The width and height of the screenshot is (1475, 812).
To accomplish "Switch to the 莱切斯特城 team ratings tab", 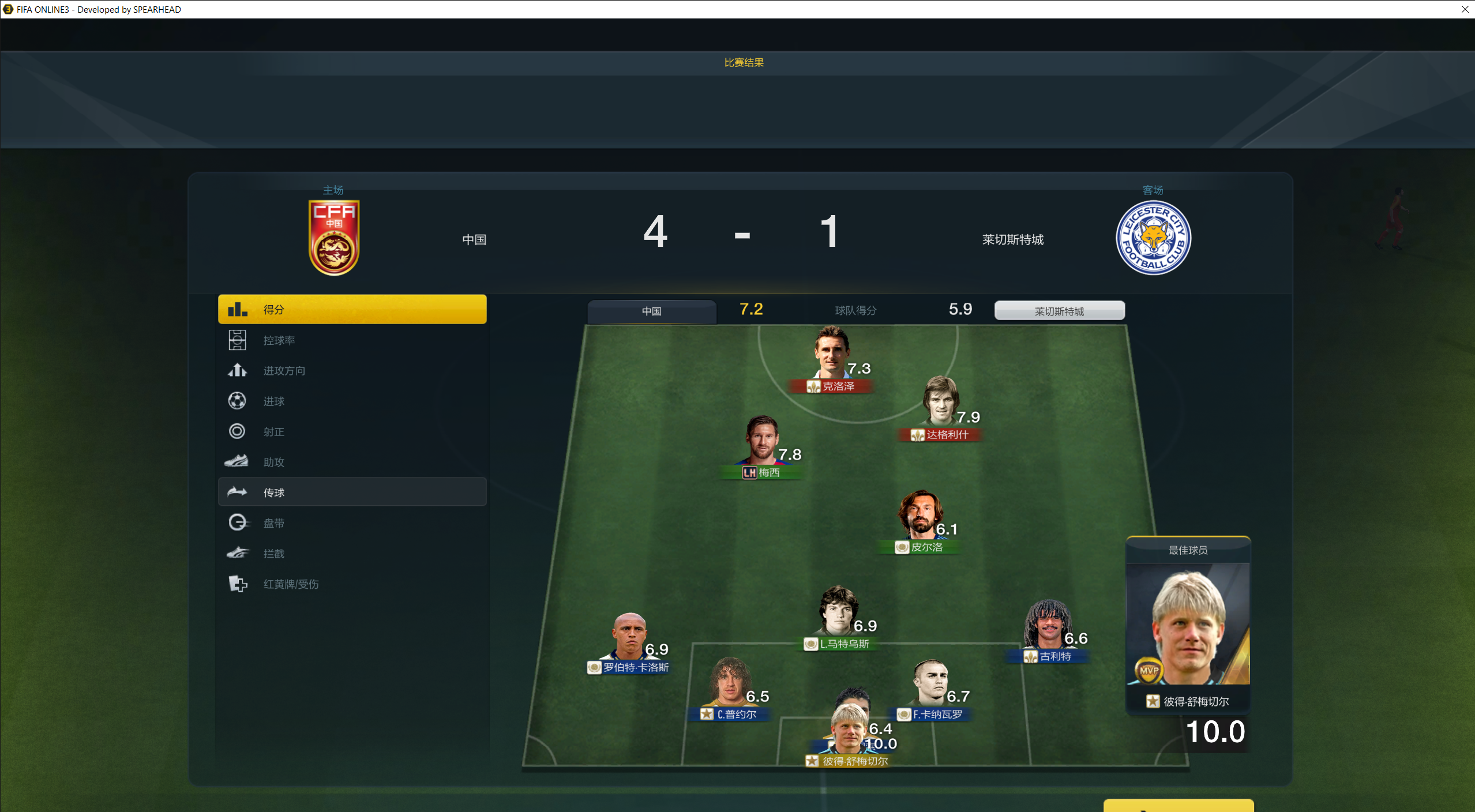I will pyautogui.click(x=1059, y=311).
